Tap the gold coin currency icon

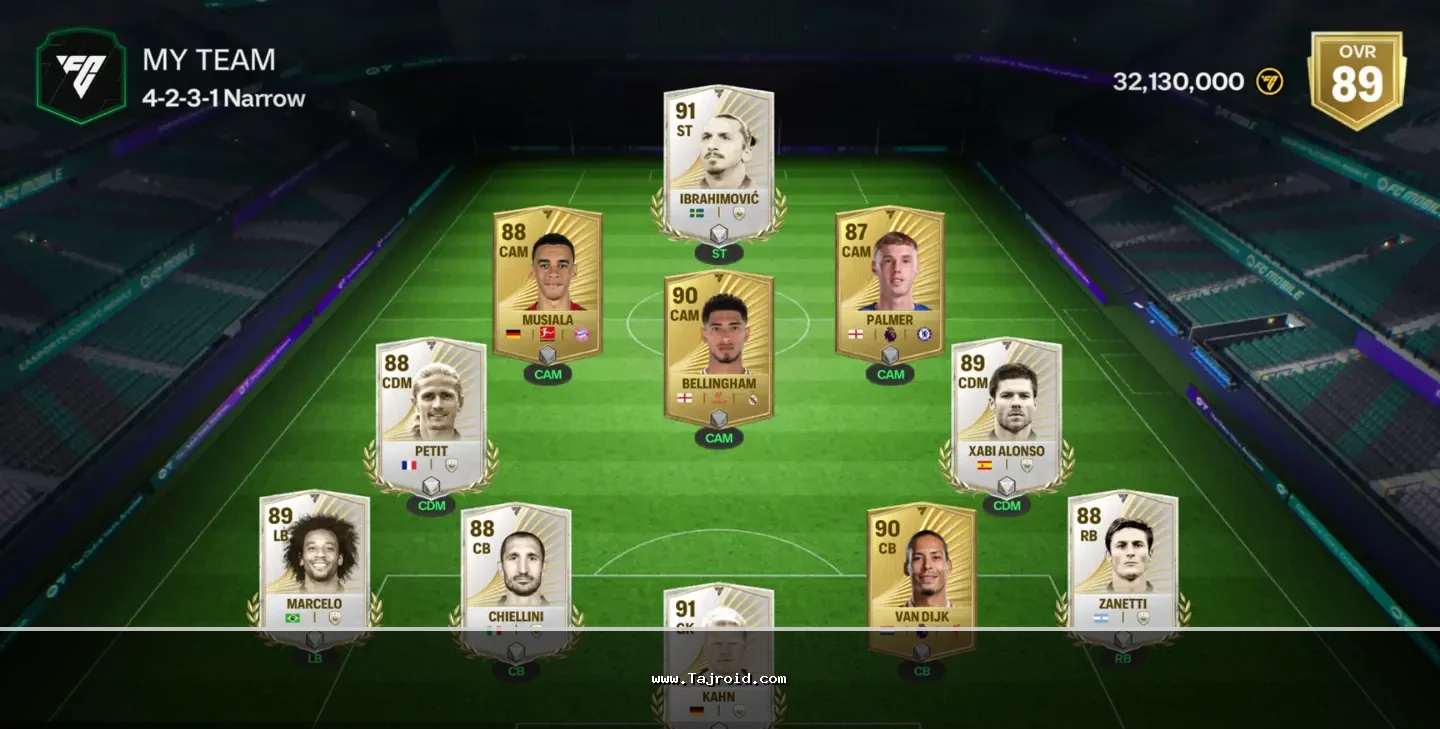coord(1269,82)
